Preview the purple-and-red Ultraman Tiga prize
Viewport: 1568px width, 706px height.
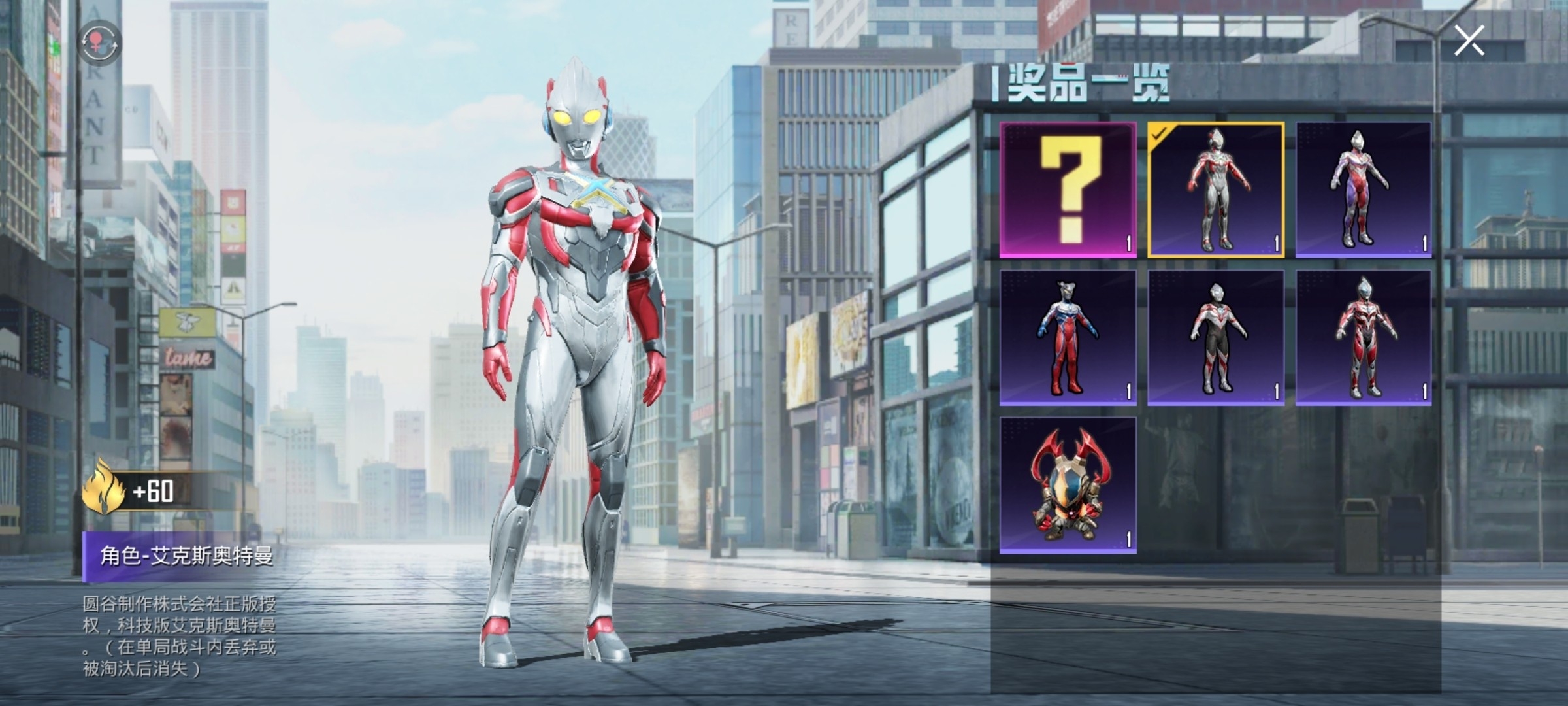pyautogui.click(x=1364, y=190)
